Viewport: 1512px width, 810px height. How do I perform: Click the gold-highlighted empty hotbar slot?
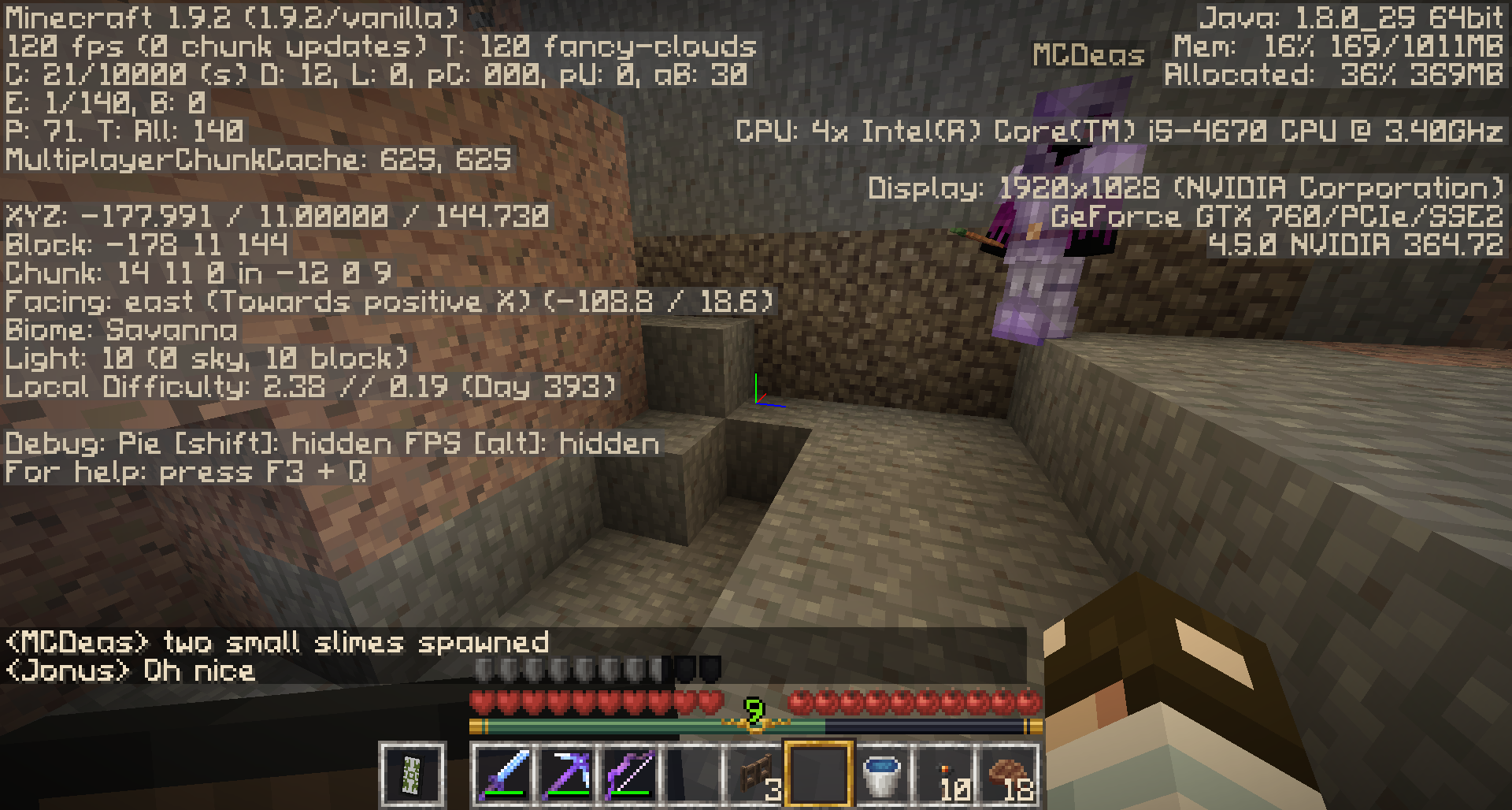pyautogui.click(x=818, y=774)
